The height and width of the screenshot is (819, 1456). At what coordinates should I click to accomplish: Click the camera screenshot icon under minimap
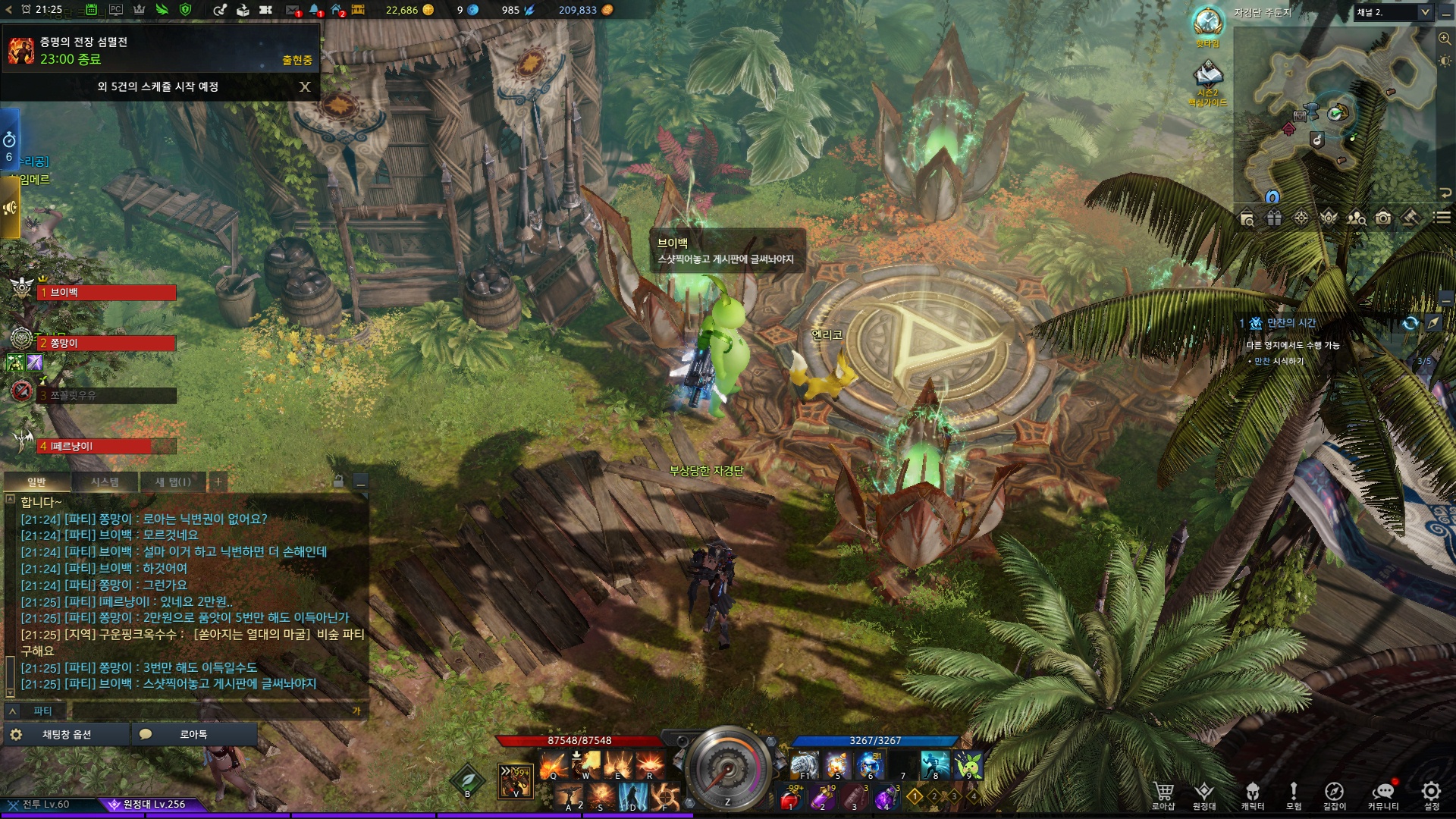click(x=1383, y=218)
